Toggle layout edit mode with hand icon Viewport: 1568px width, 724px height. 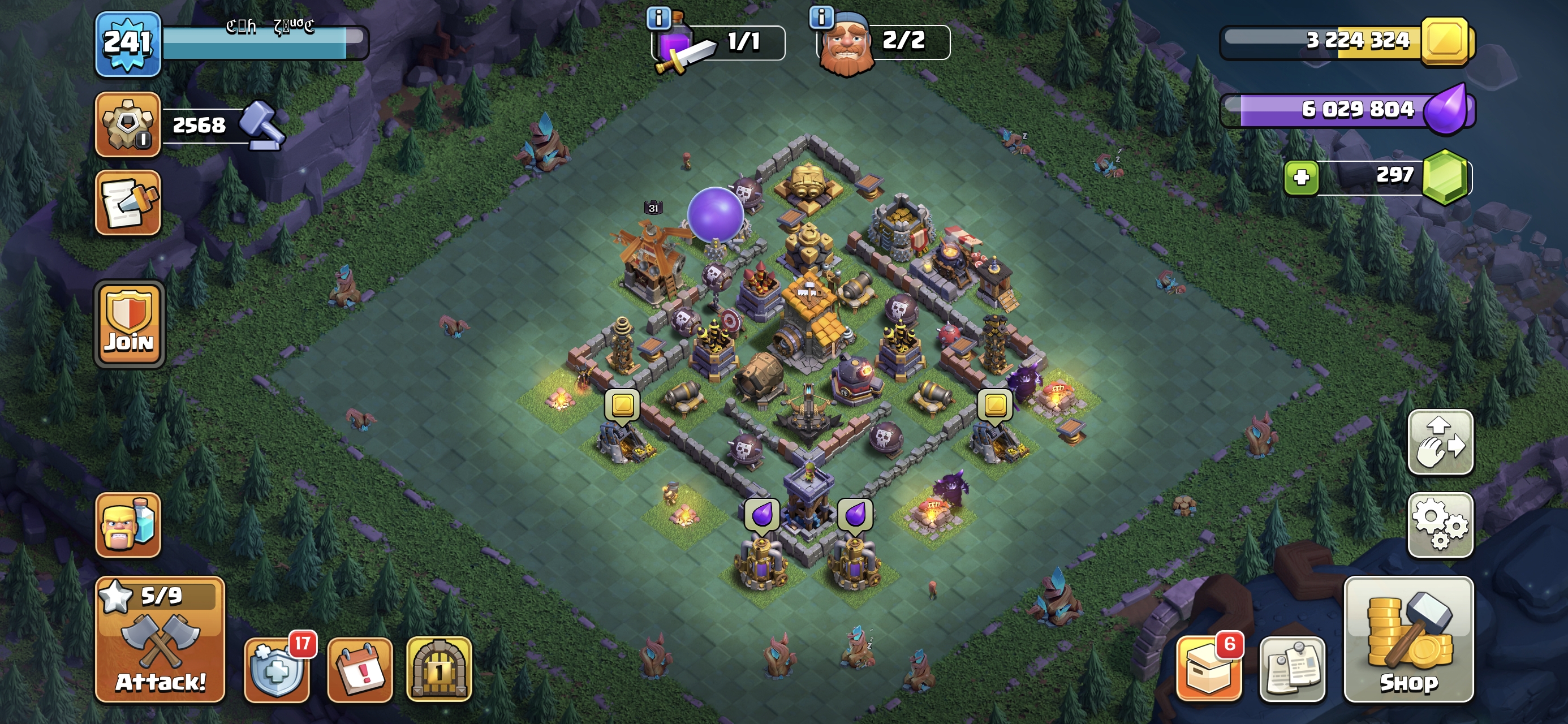(1440, 442)
